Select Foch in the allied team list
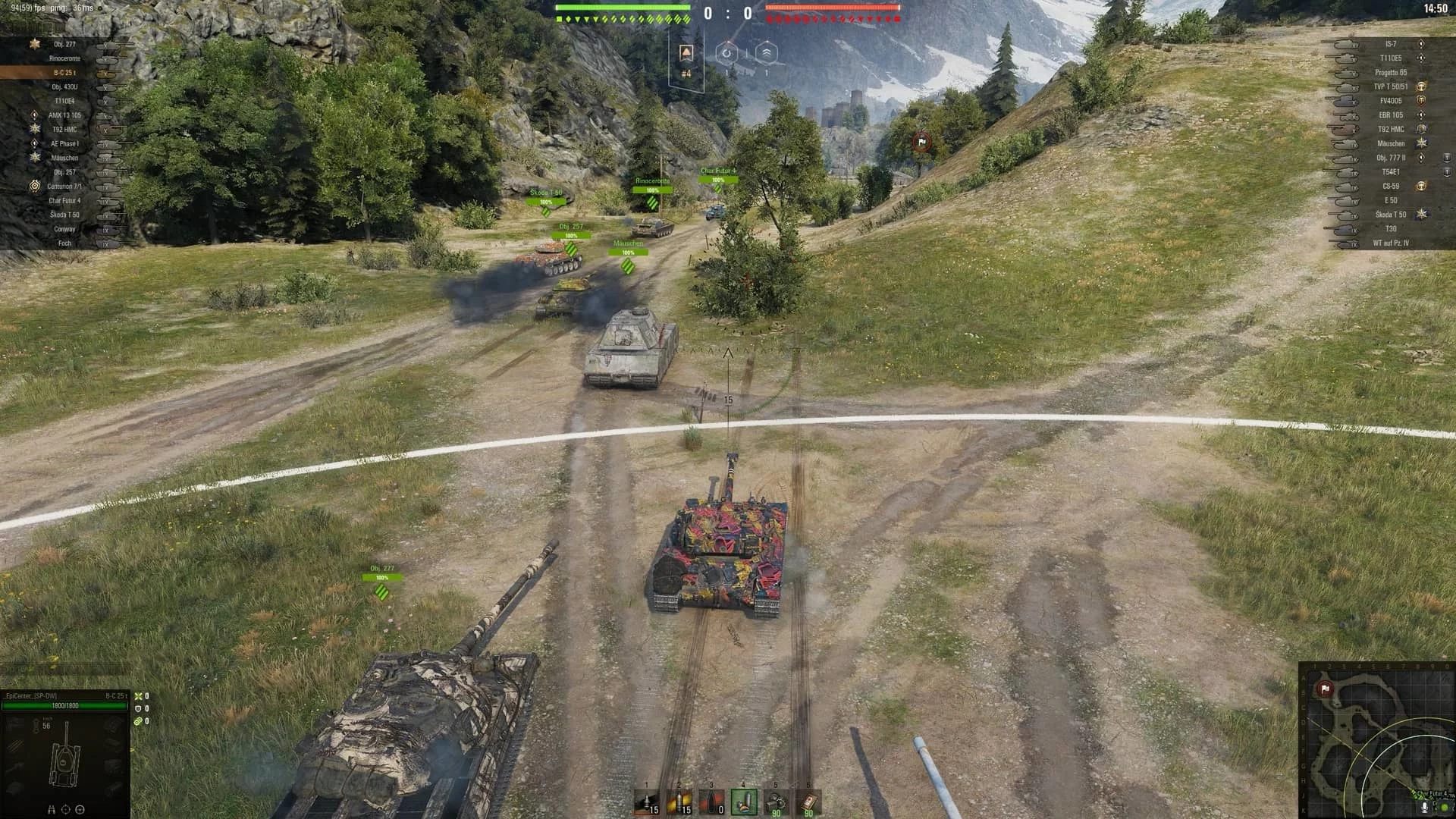1456x819 pixels. pyautogui.click(x=64, y=243)
